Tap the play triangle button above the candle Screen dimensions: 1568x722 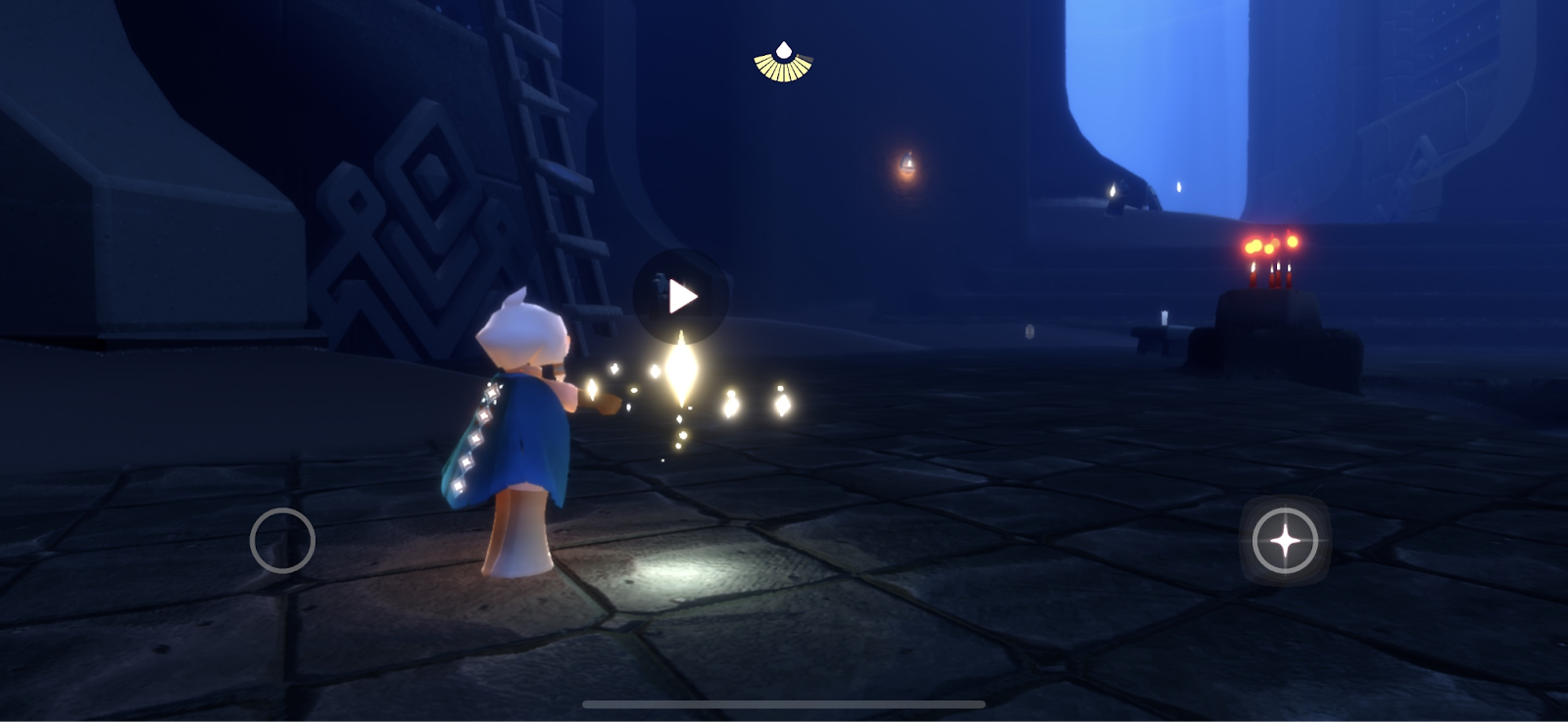(x=681, y=296)
